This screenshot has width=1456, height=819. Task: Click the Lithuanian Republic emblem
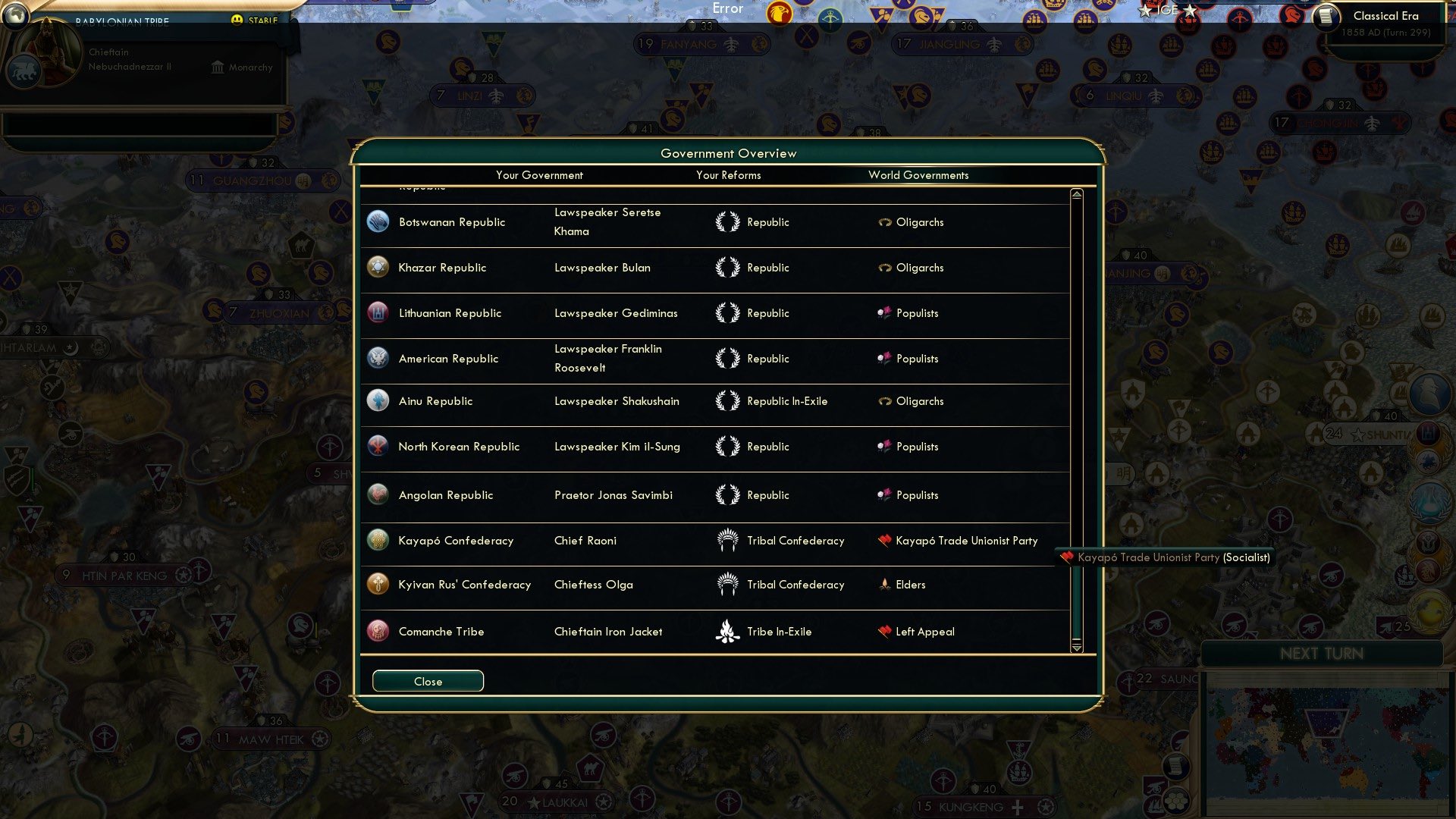pos(378,312)
